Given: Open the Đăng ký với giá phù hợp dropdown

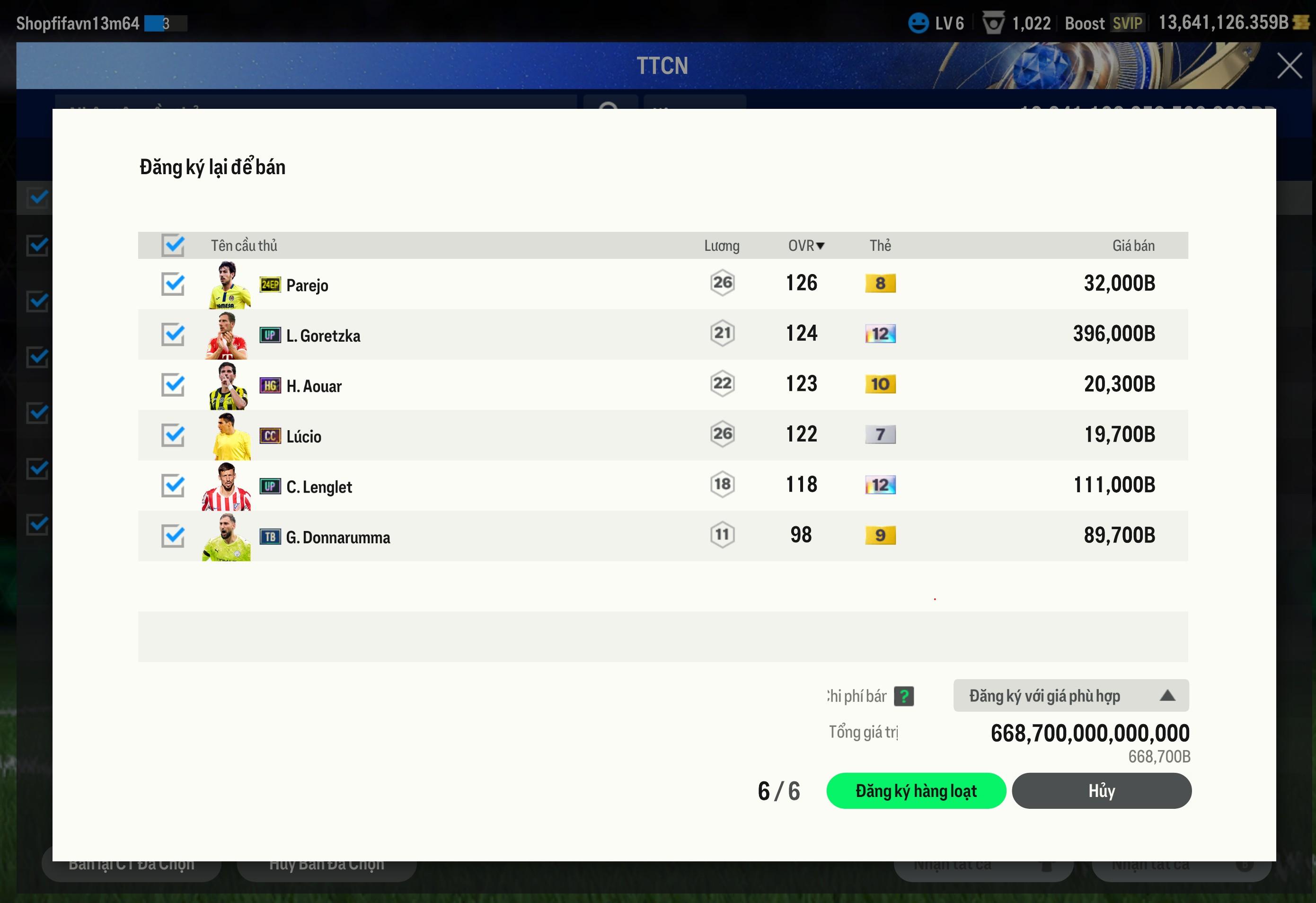Looking at the screenshot, I should [1071, 696].
